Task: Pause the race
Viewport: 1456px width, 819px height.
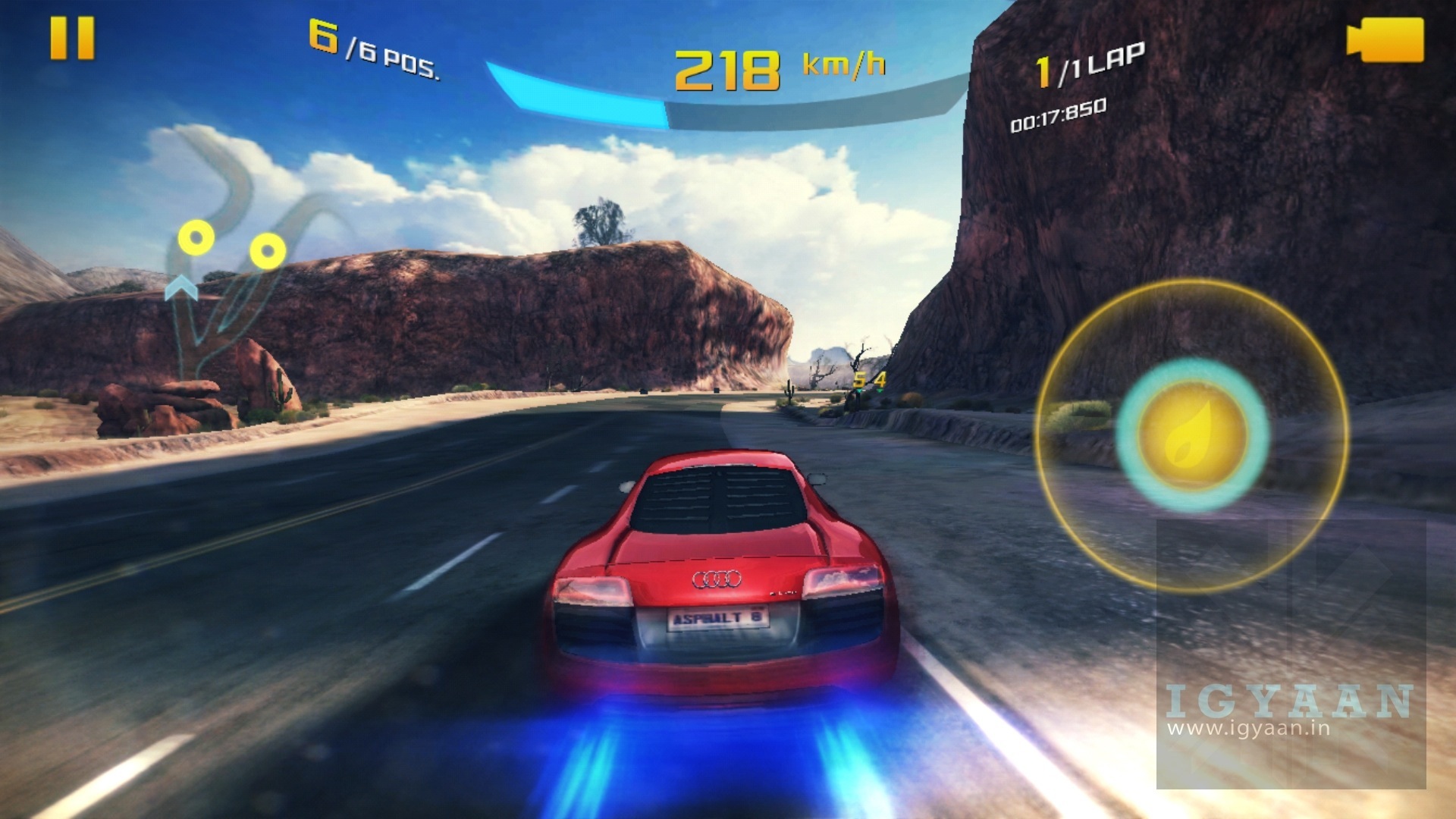Action: (x=72, y=38)
